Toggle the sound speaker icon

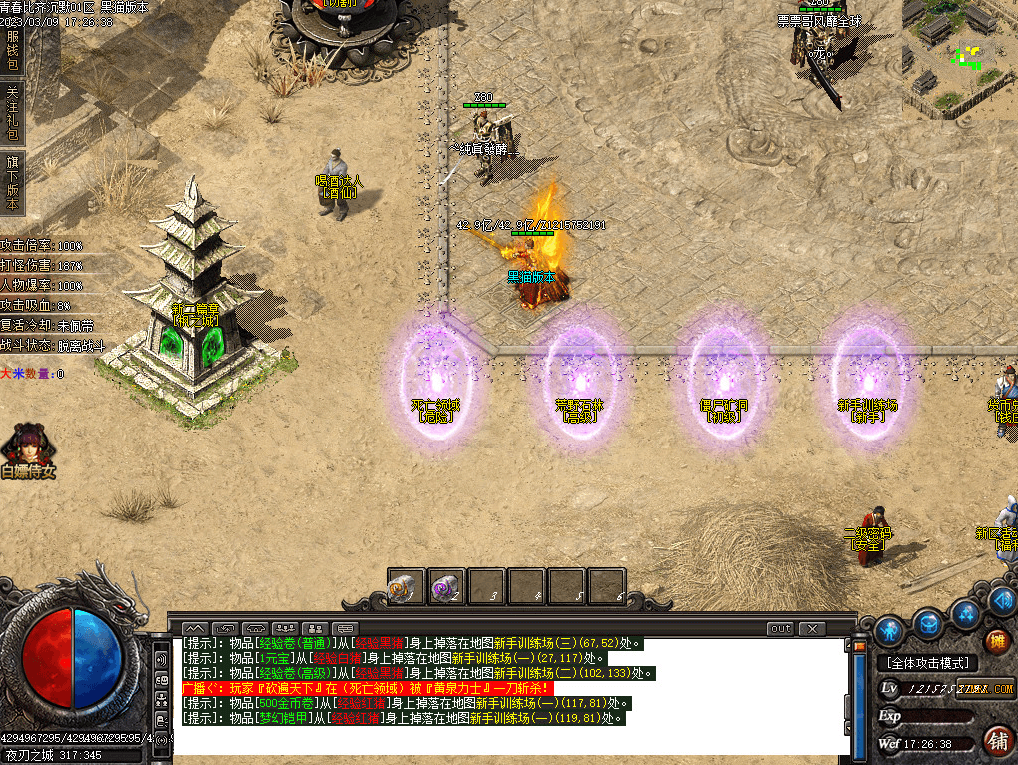coord(1001,599)
